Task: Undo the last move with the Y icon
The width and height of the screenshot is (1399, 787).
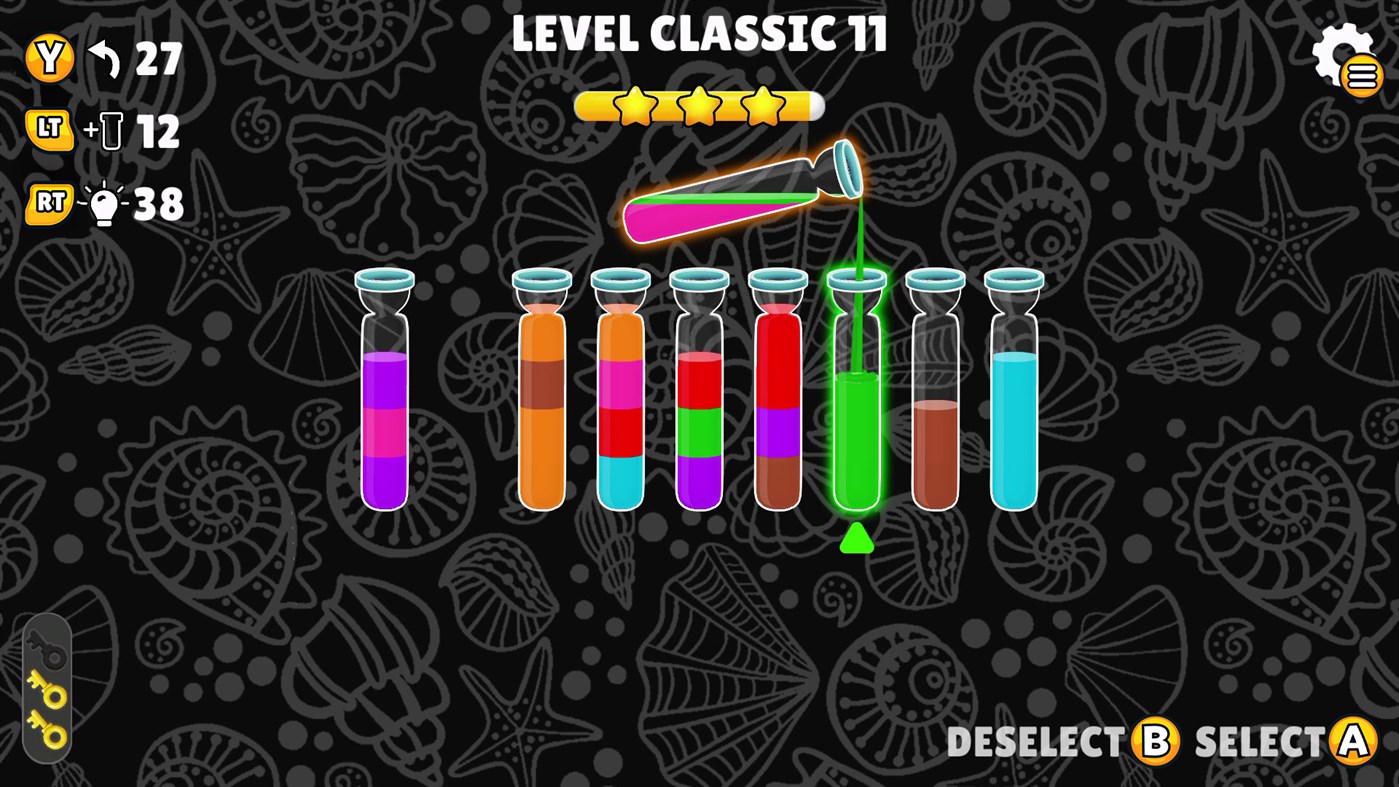Action: pos(49,57)
